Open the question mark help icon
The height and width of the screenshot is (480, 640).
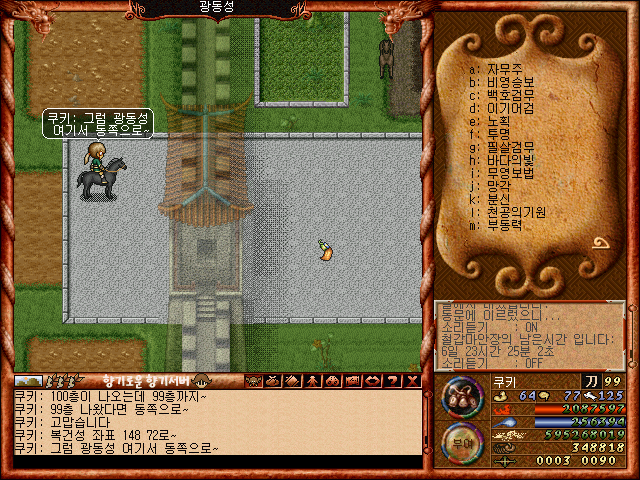[393, 381]
